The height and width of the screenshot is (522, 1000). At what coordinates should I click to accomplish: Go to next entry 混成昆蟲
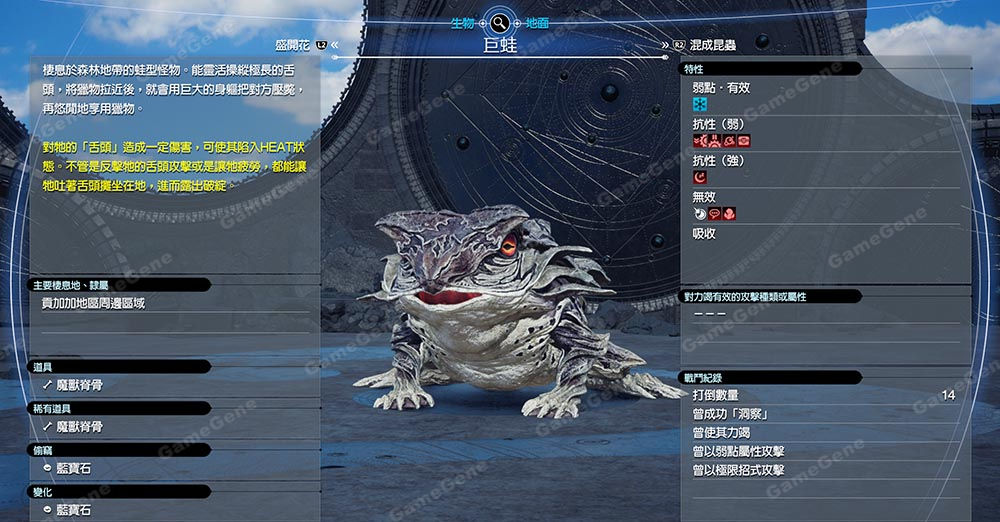(711, 45)
